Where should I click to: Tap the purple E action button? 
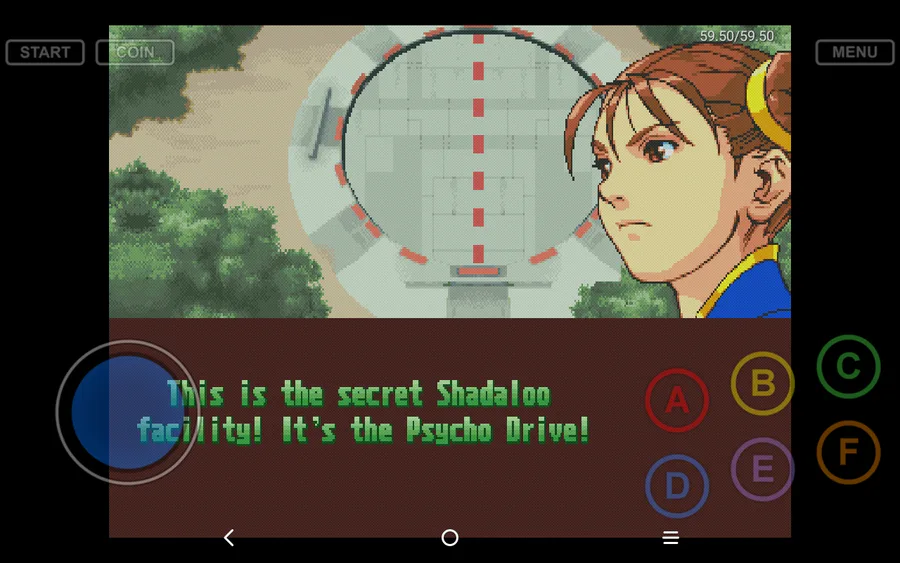[763, 469]
